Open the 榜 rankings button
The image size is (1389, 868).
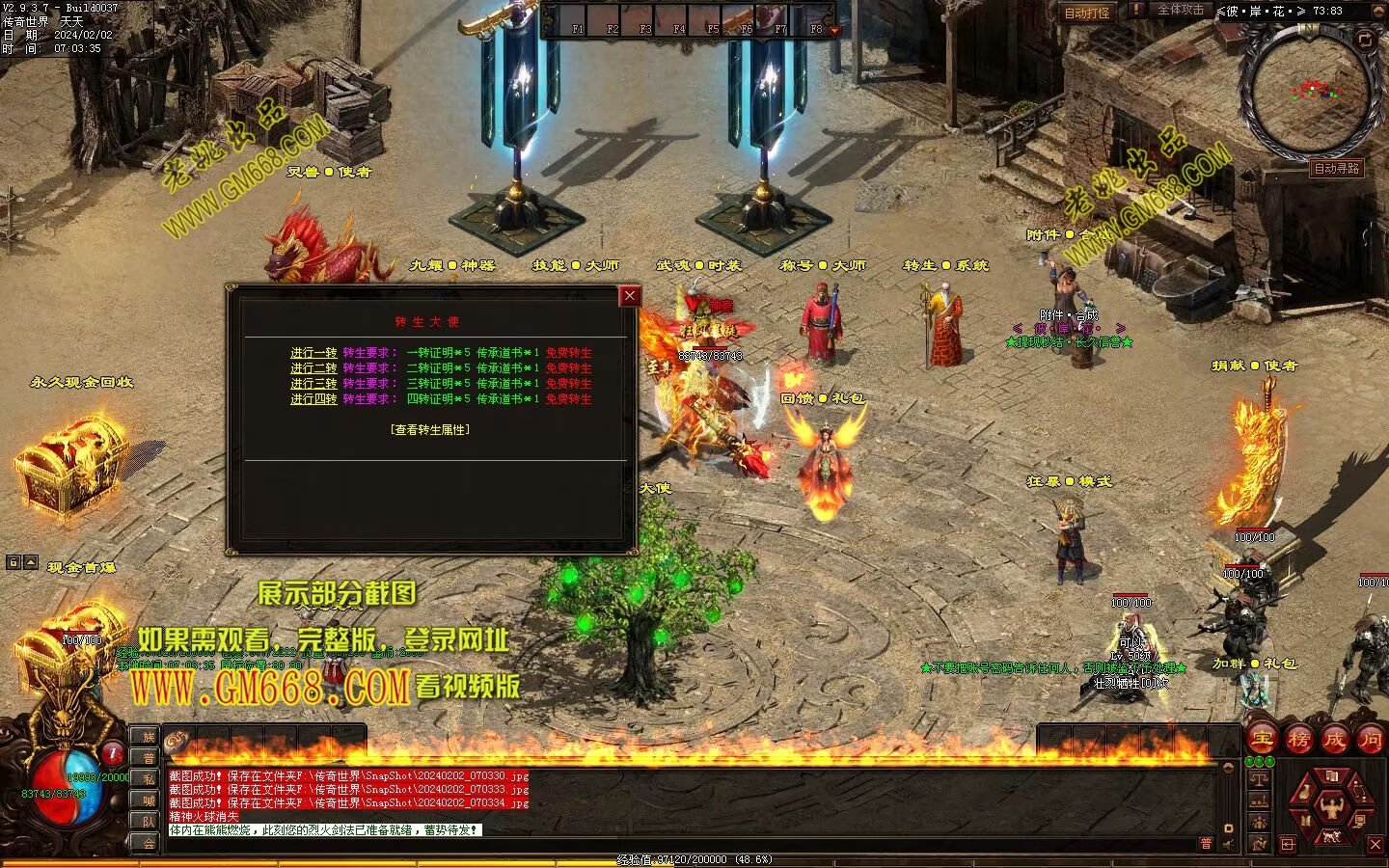[1298, 740]
